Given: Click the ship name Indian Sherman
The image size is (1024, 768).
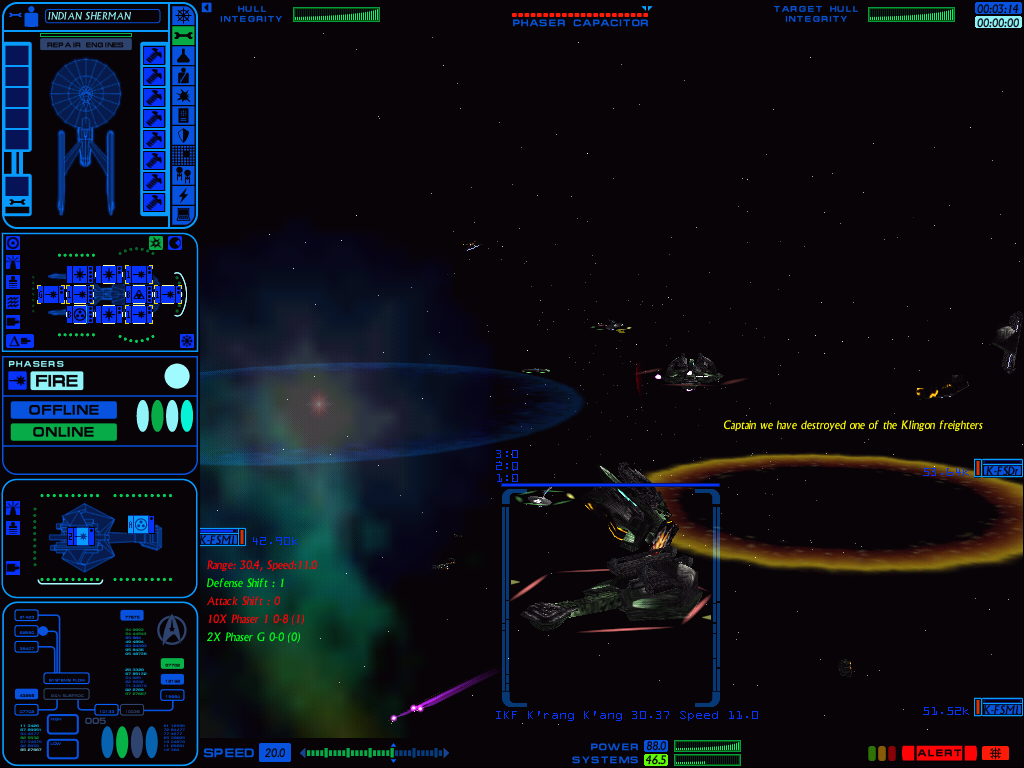Looking at the screenshot, I should (x=102, y=16).
